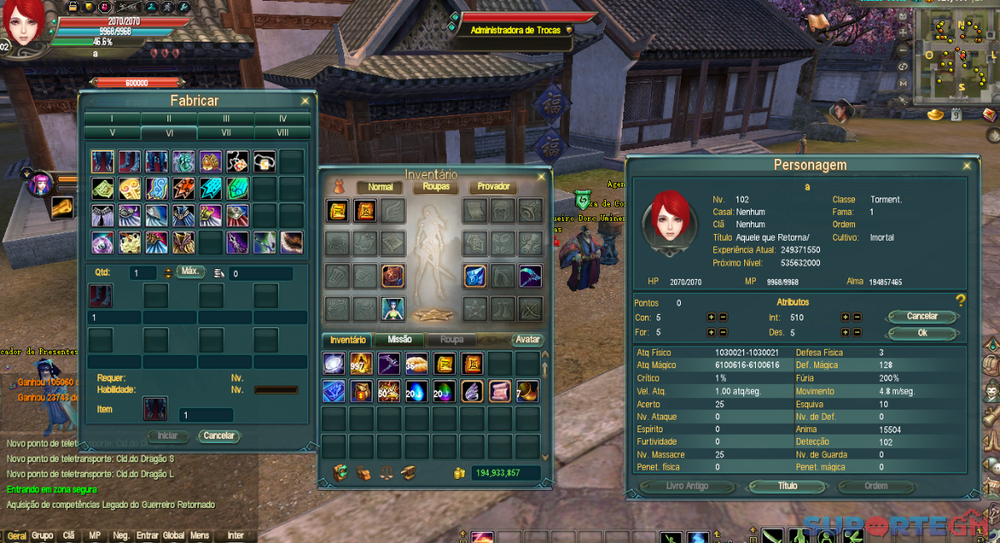Switch chat to the Global channel tab
Image resolution: width=1000 pixels, height=543 pixels.
click(x=173, y=536)
